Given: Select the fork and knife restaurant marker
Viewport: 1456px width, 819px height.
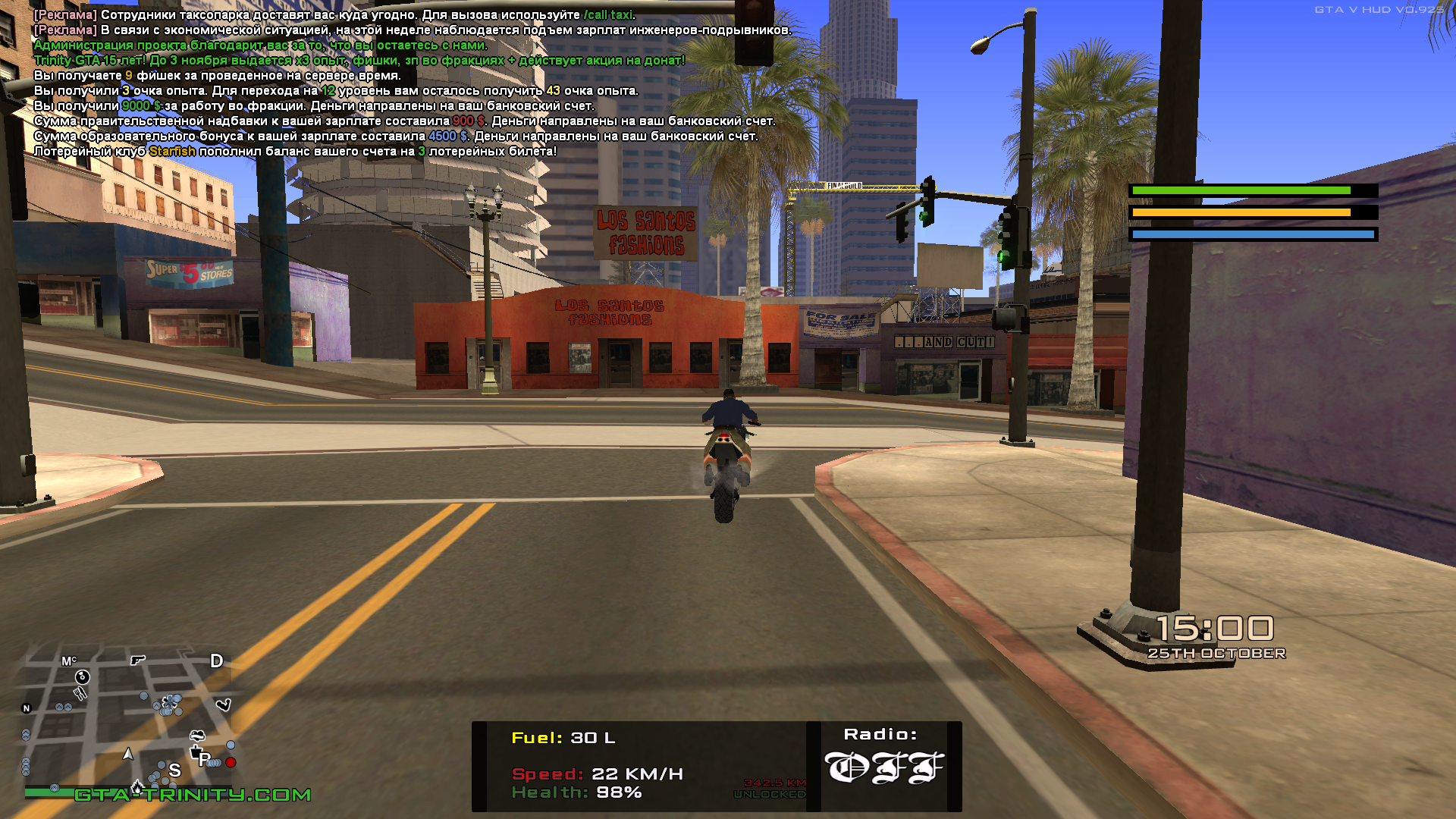Looking at the screenshot, I should (80, 693).
